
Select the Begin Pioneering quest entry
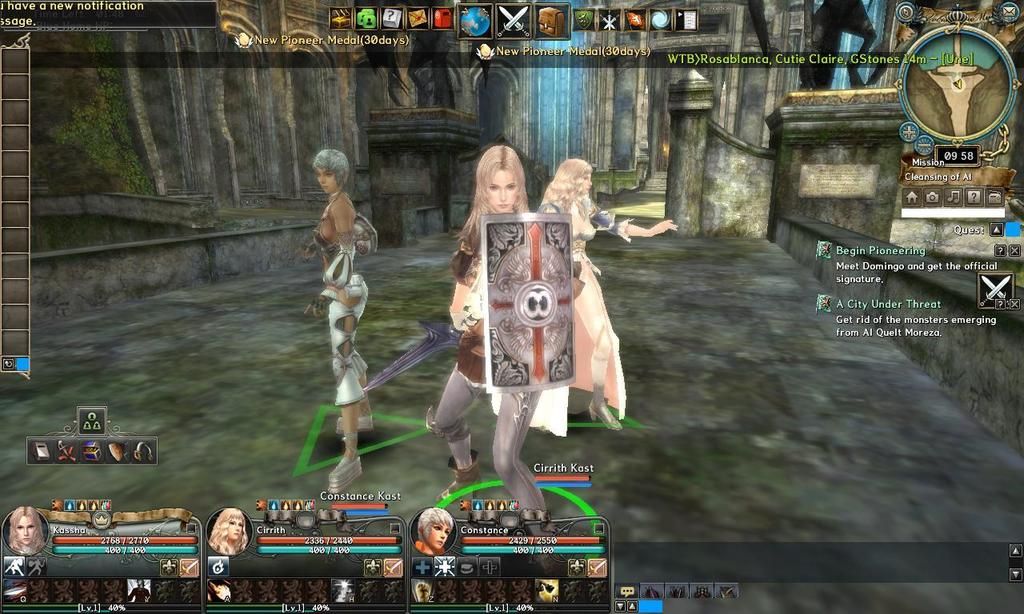[x=880, y=250]
